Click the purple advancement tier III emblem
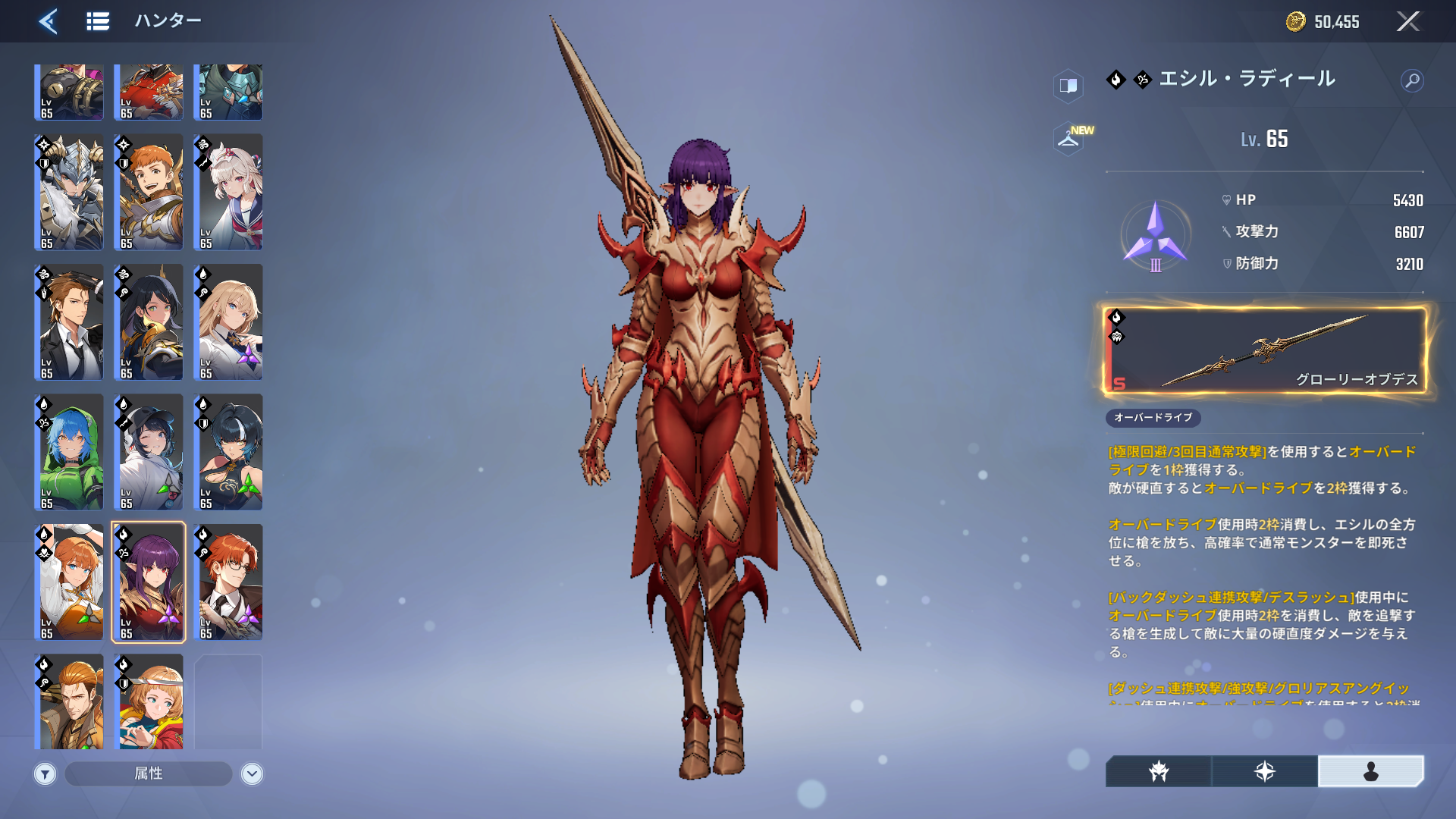 pyautogui.click(x=1155, y=236)
